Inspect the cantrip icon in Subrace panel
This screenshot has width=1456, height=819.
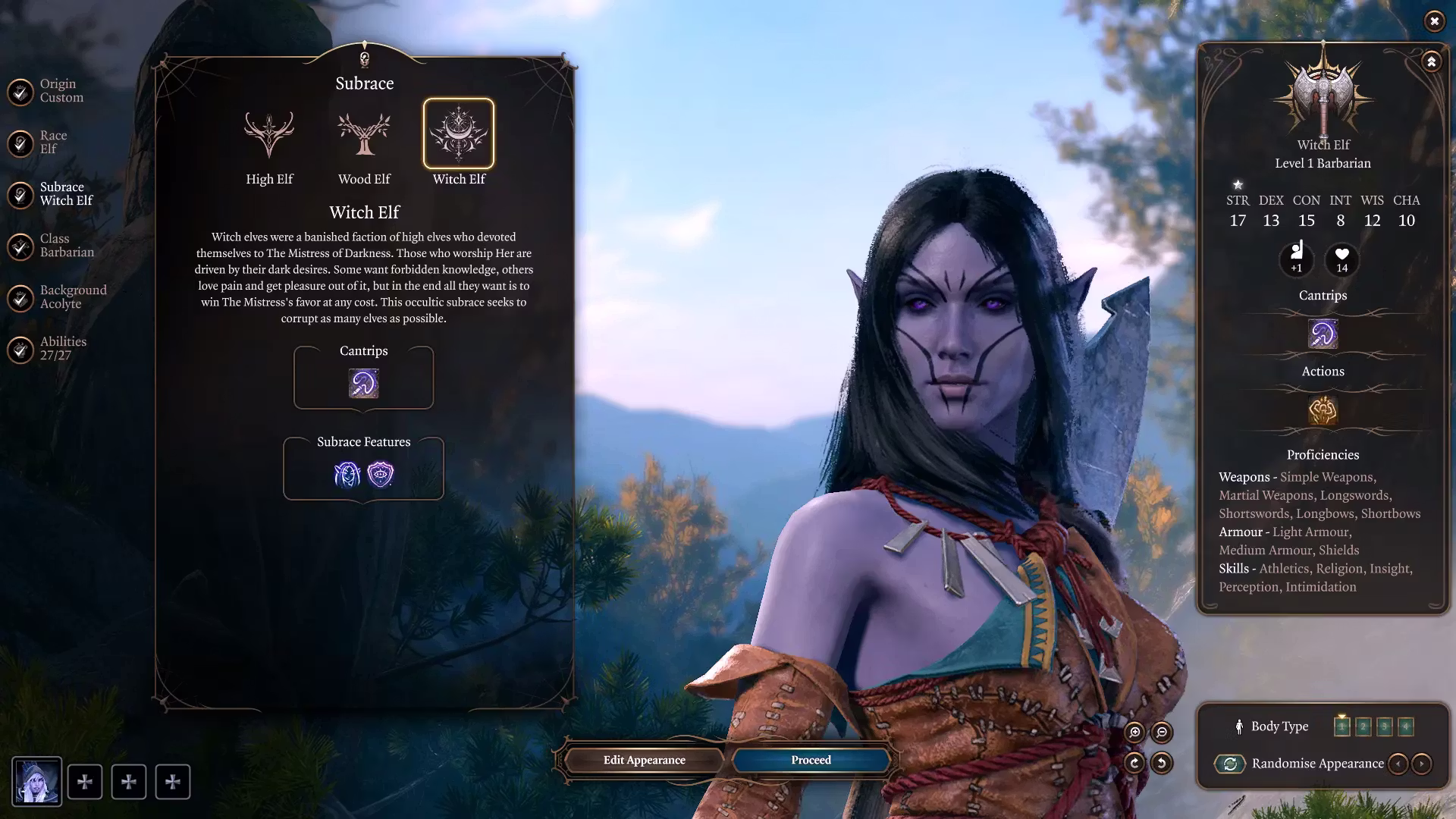click(363, 384)
